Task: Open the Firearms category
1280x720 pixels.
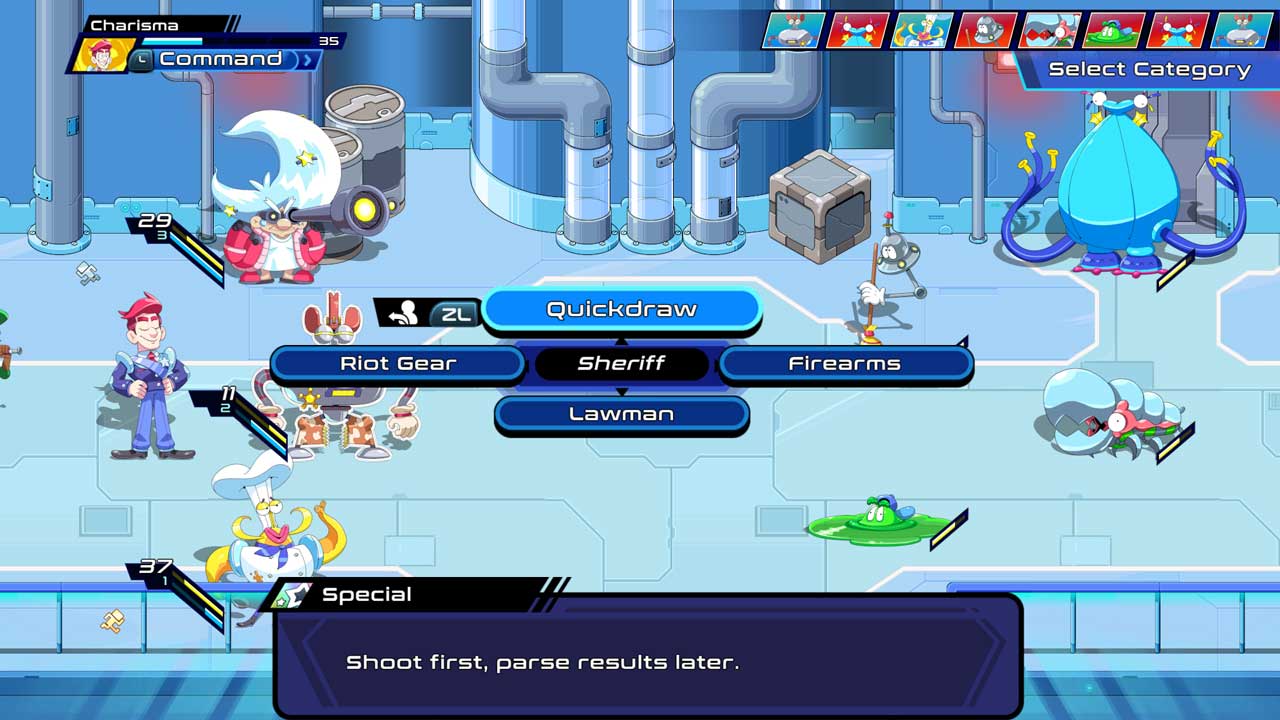Action: point(847,363)
